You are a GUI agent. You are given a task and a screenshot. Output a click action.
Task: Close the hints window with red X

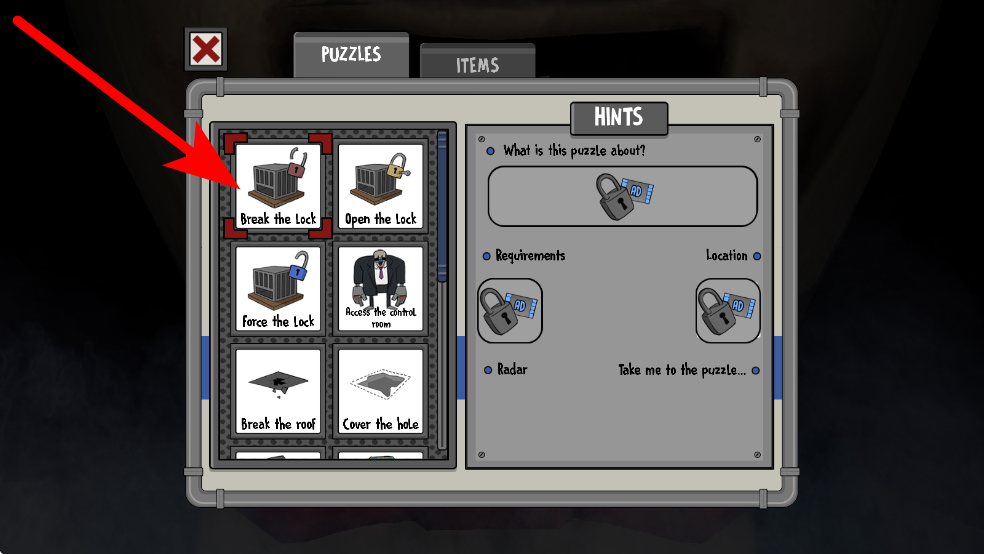pyautogui.click(x=206, y=49)
